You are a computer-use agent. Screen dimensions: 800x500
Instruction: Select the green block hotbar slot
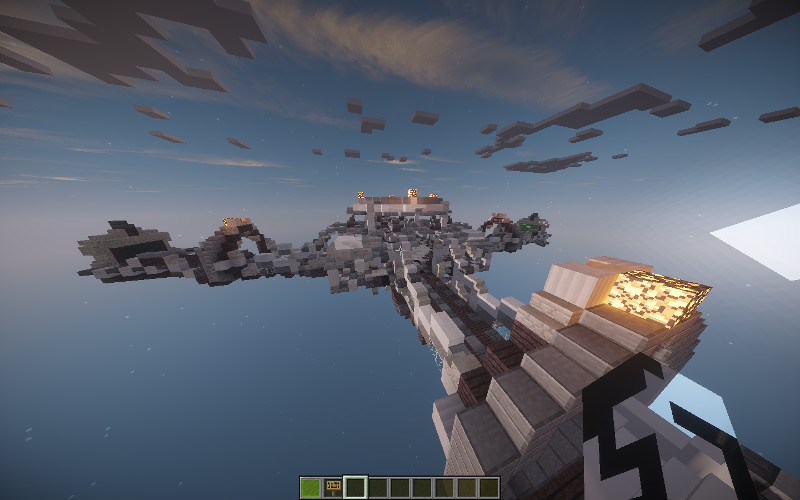[x=311, y=487]
